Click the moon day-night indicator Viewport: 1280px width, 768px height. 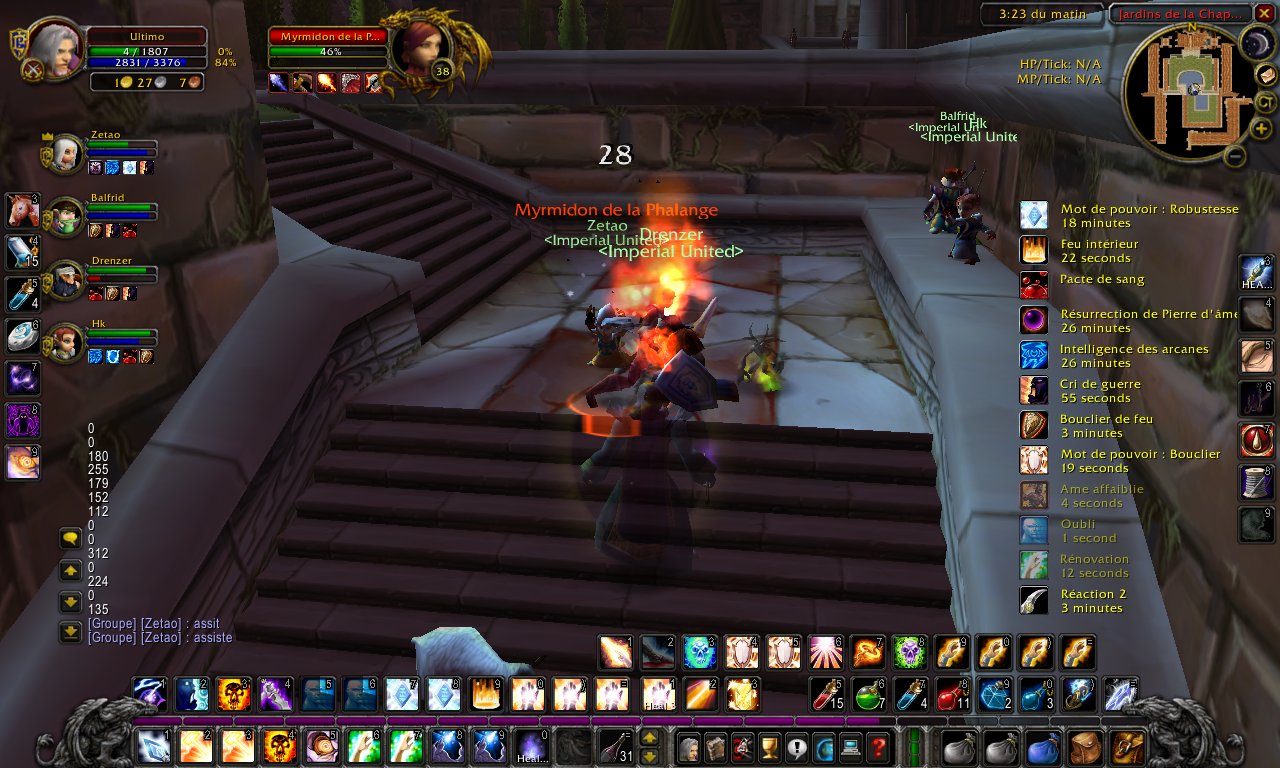click(x=1256, y=42)
